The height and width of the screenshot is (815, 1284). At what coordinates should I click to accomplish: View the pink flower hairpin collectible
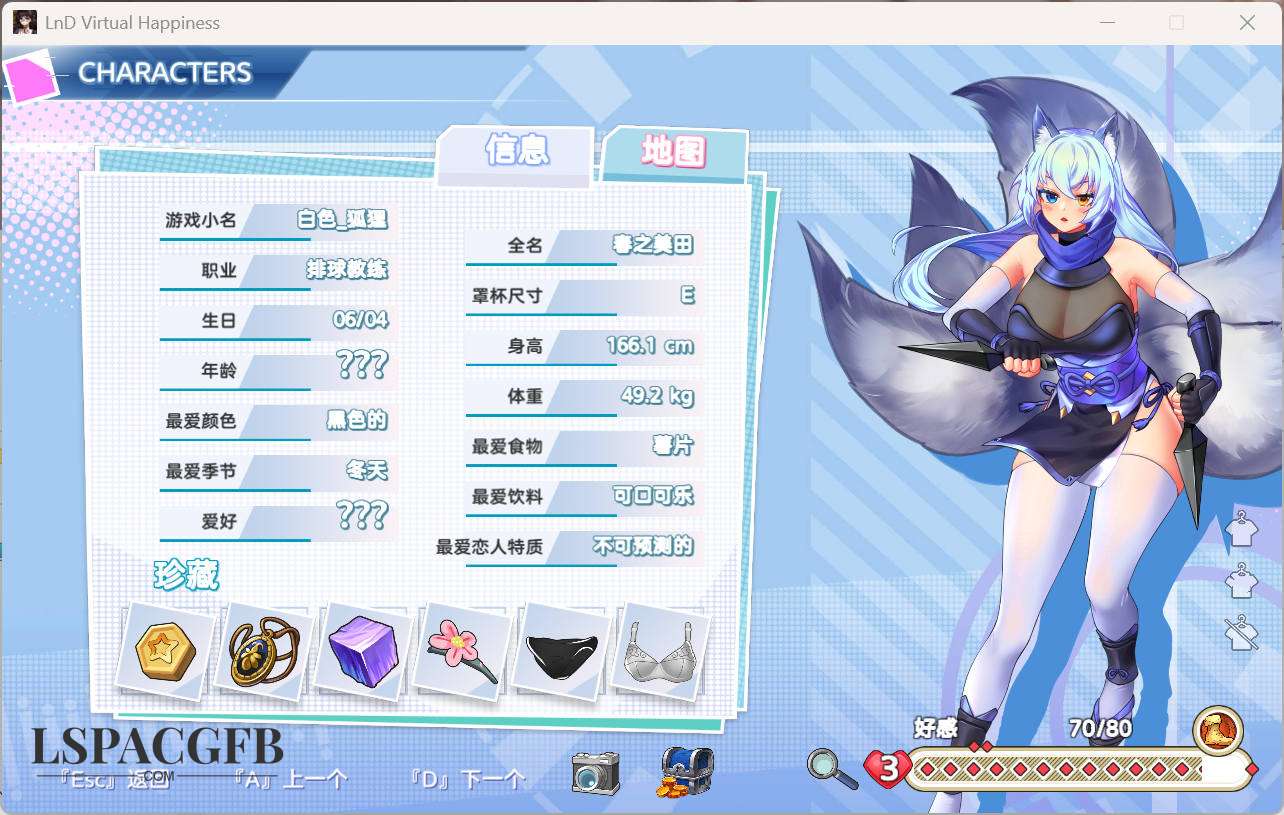click(x=462, y=651)
